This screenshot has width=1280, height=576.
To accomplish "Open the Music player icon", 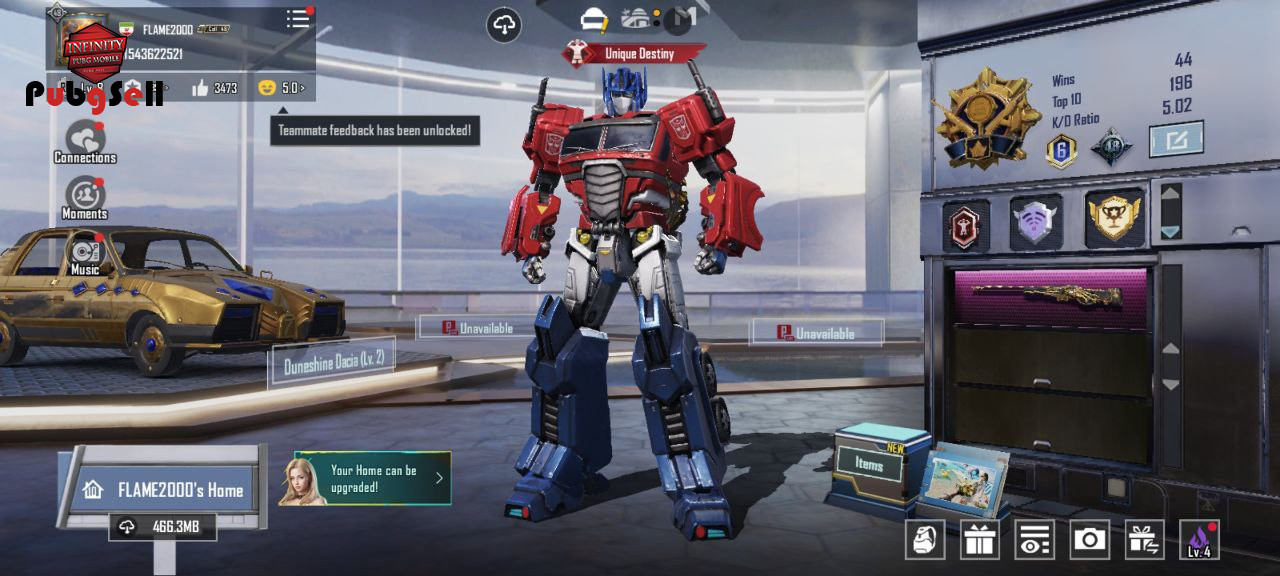I will point(85,253).
